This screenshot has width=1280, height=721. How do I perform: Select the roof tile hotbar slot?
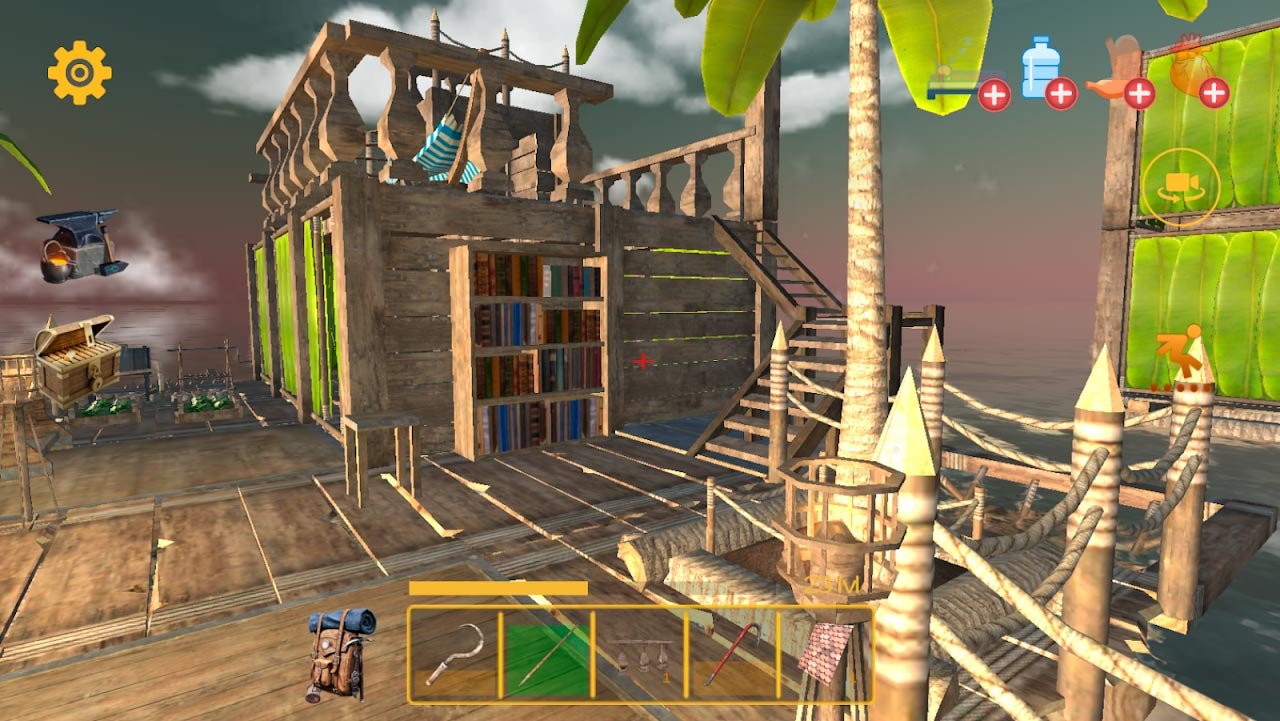(825, 654)
